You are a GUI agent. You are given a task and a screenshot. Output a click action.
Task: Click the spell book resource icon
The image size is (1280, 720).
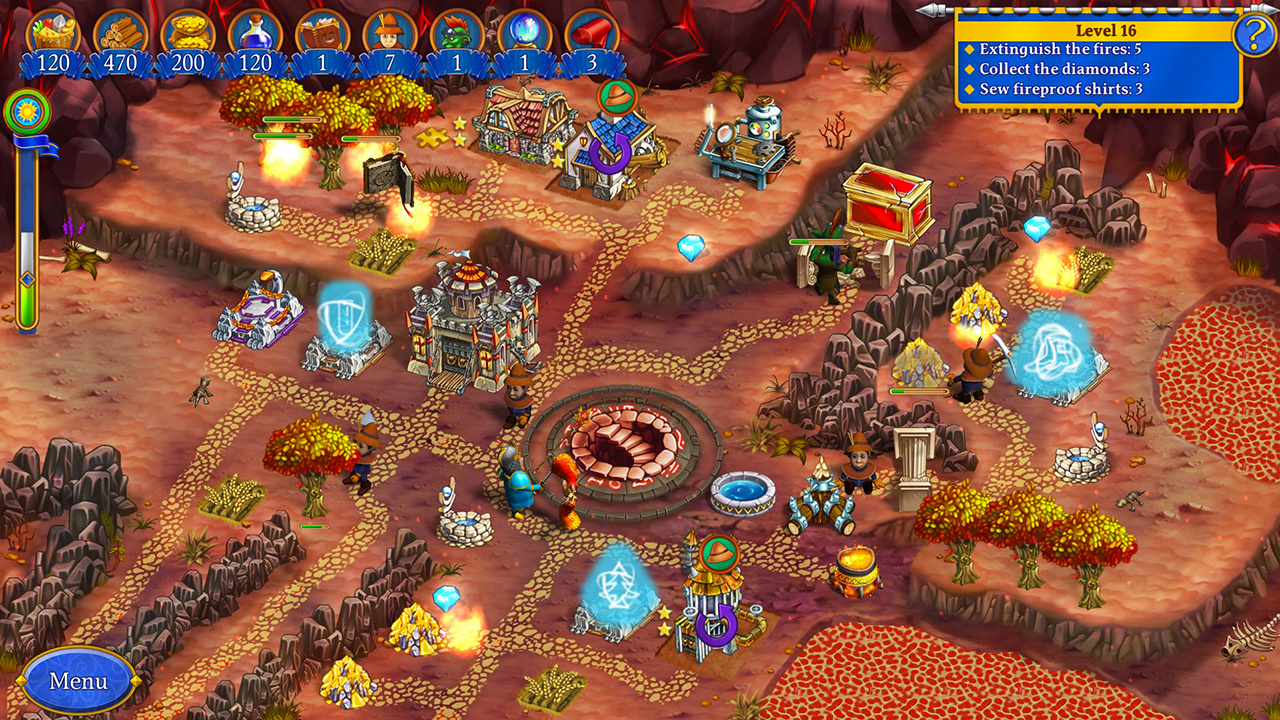[x=322, y=32]
